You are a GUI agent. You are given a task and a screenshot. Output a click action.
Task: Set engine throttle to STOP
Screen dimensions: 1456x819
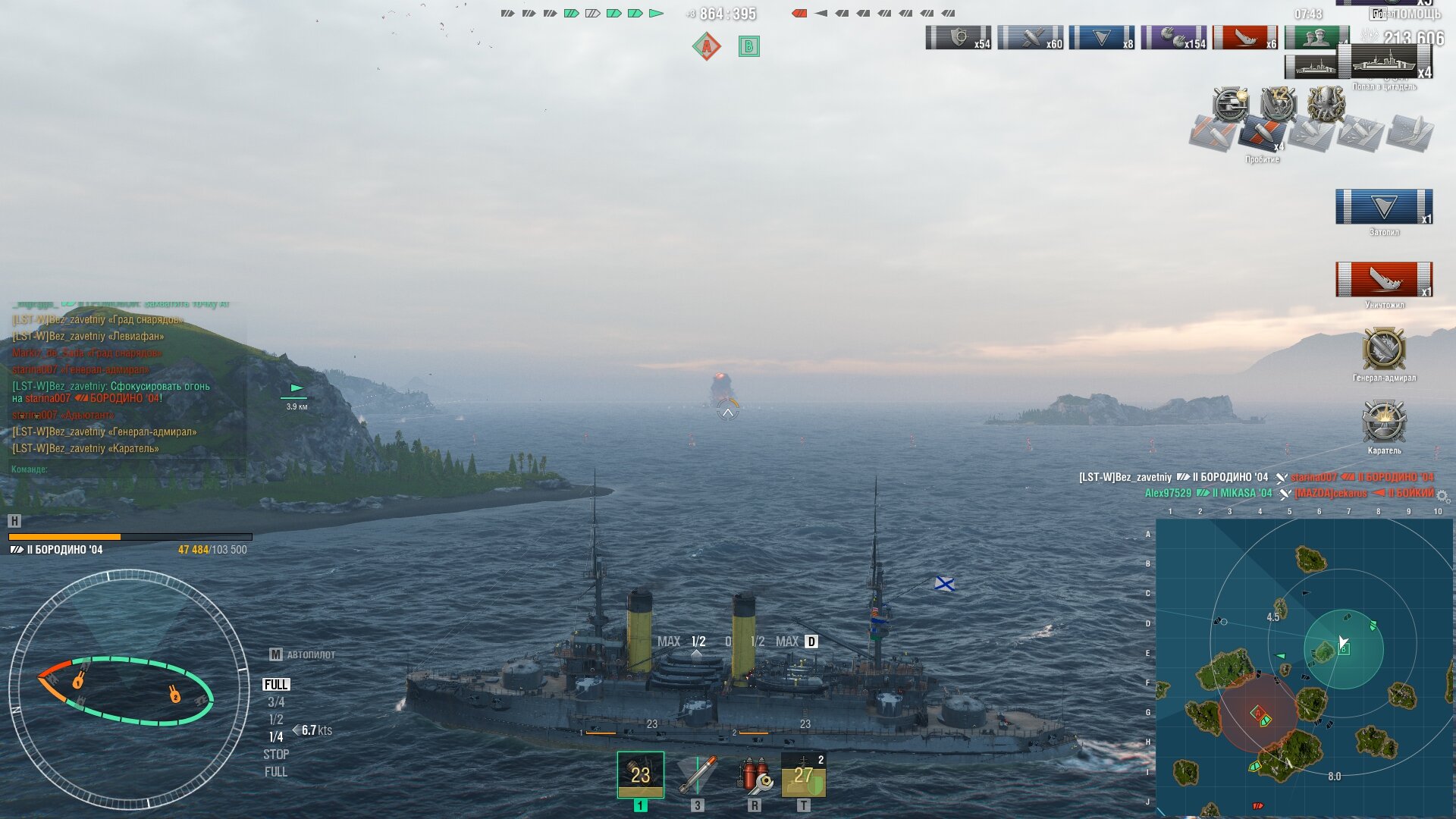pyautogui.click(x=276, y=755)
